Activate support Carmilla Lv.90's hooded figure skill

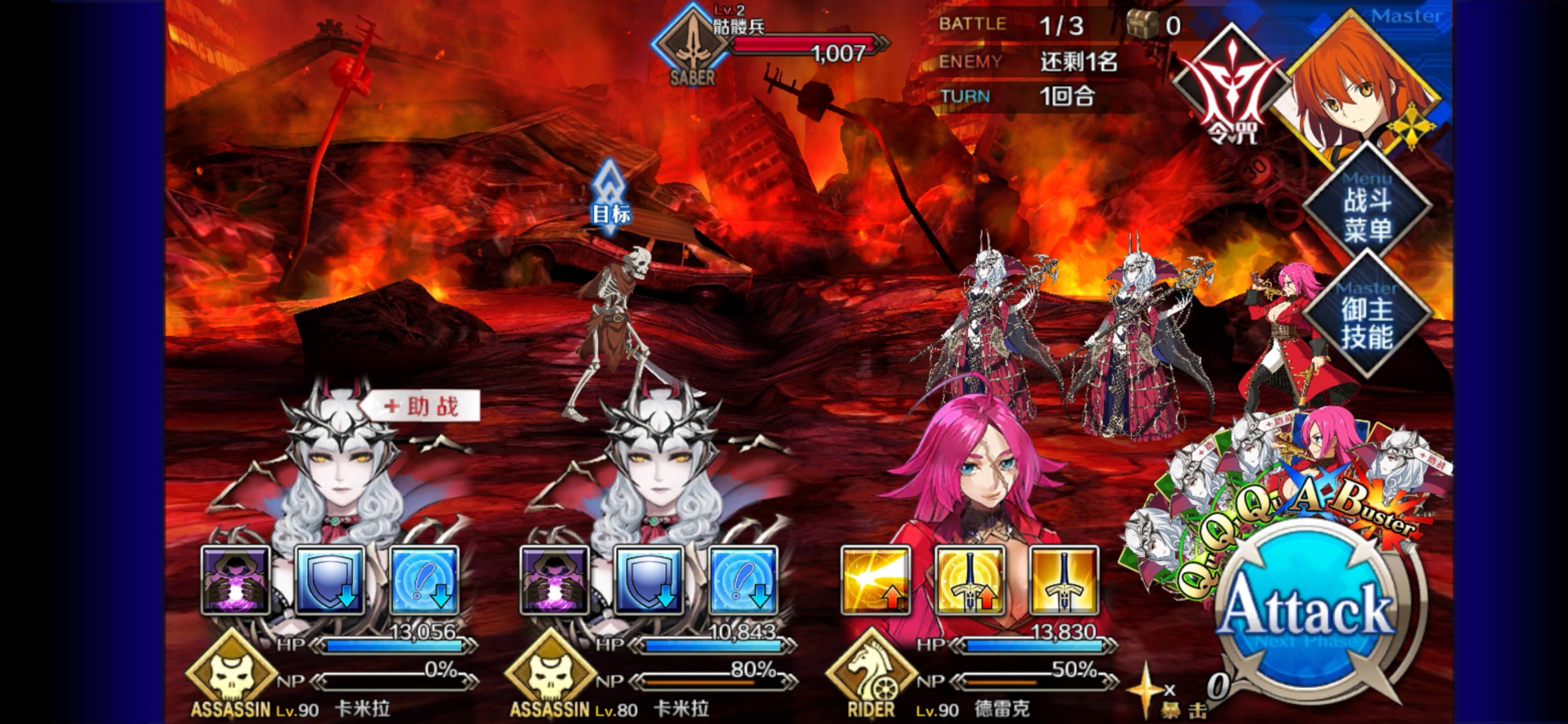pos(236,580)
